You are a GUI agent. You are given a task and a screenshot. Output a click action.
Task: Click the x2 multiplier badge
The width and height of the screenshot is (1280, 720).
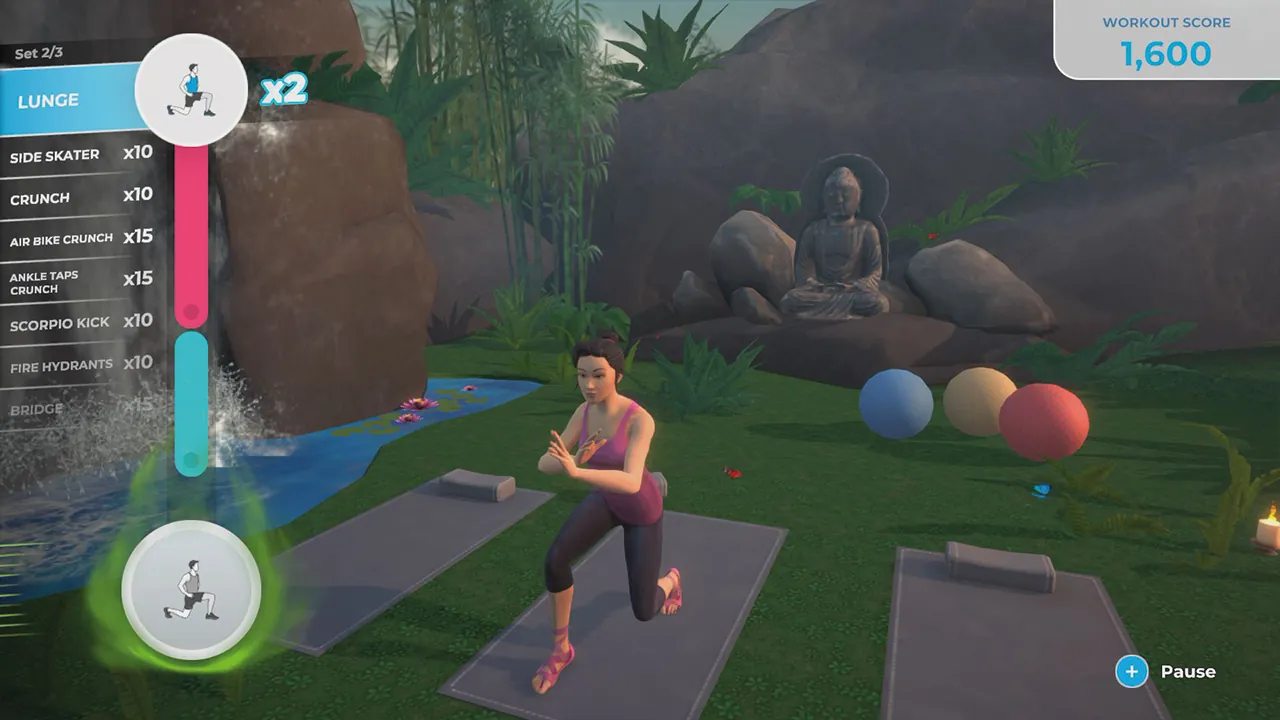pyautogui.click(x=282, y=90)
